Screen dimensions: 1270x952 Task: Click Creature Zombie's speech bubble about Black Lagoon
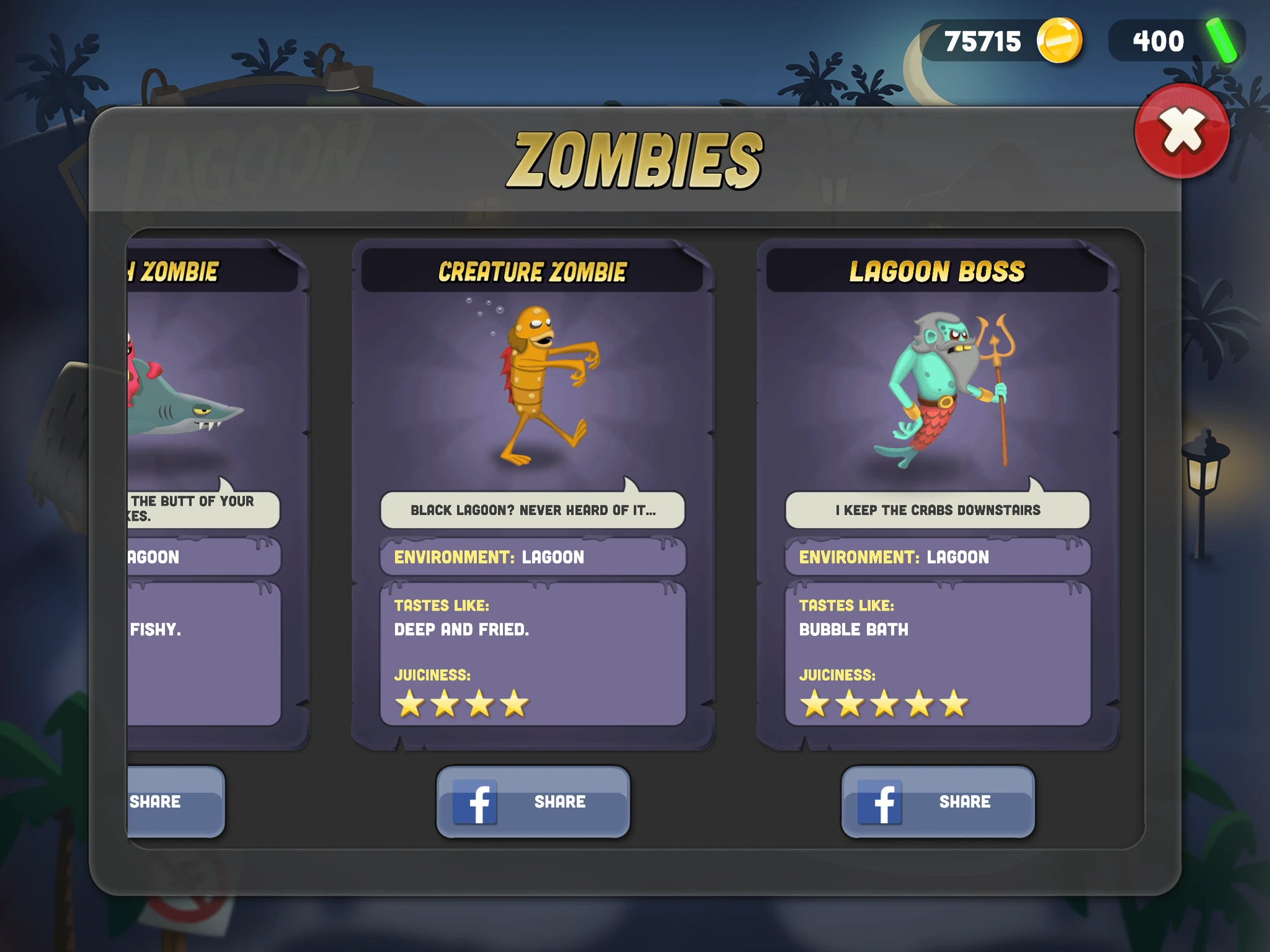pos(533,509)
